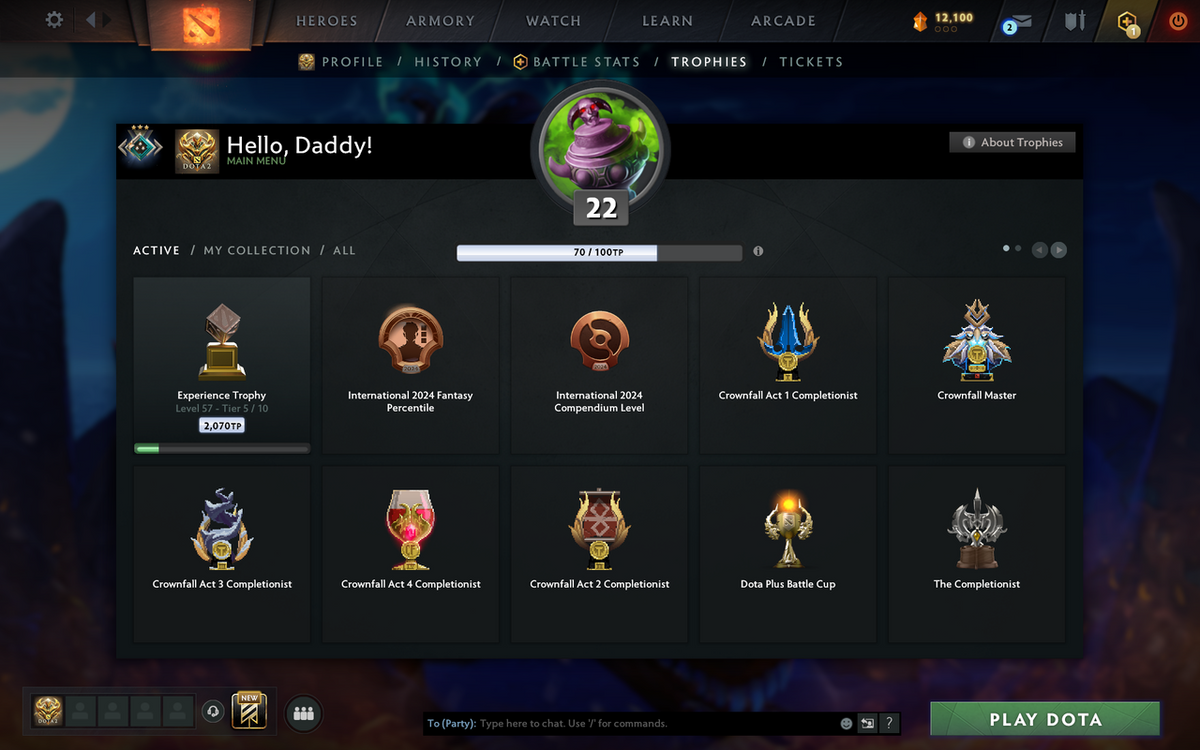
Task: Select the Dota Plus Battle Cup trophy
Action: pos(788,554)
